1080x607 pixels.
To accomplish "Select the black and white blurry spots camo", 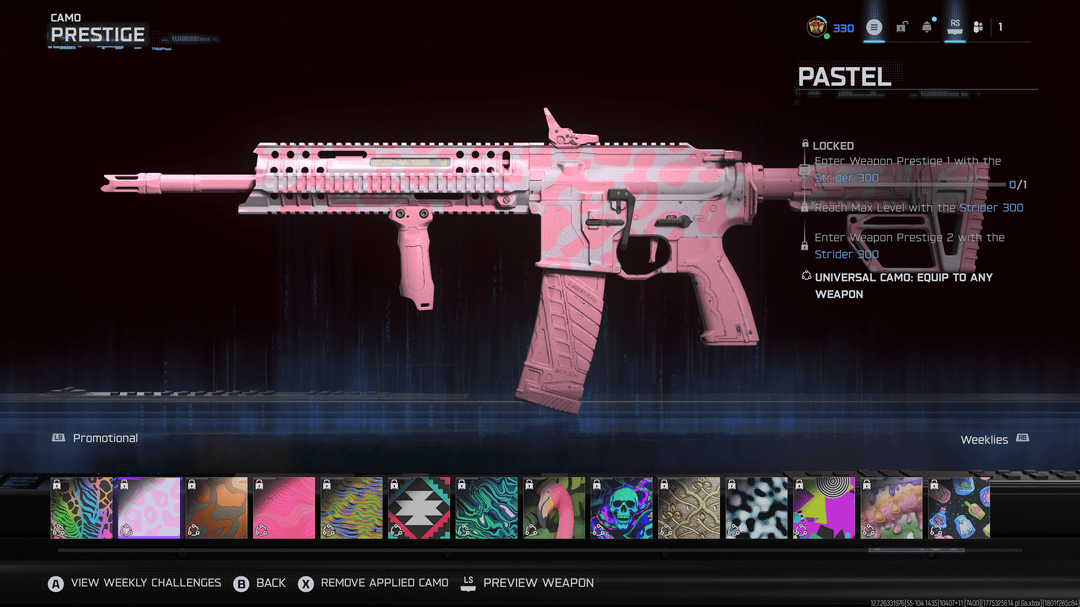I will (x=756, y=508).
